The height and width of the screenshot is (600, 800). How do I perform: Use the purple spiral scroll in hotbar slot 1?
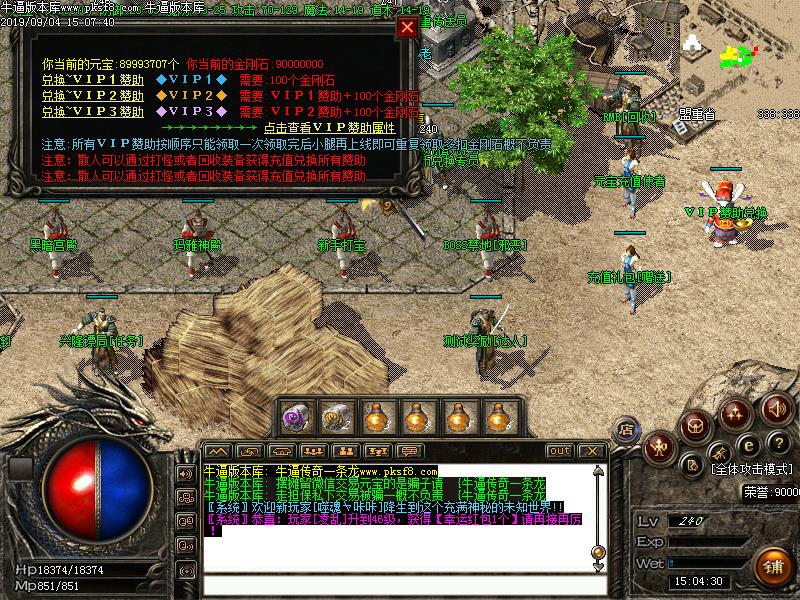pyautogui.click(x=295, y=416)
